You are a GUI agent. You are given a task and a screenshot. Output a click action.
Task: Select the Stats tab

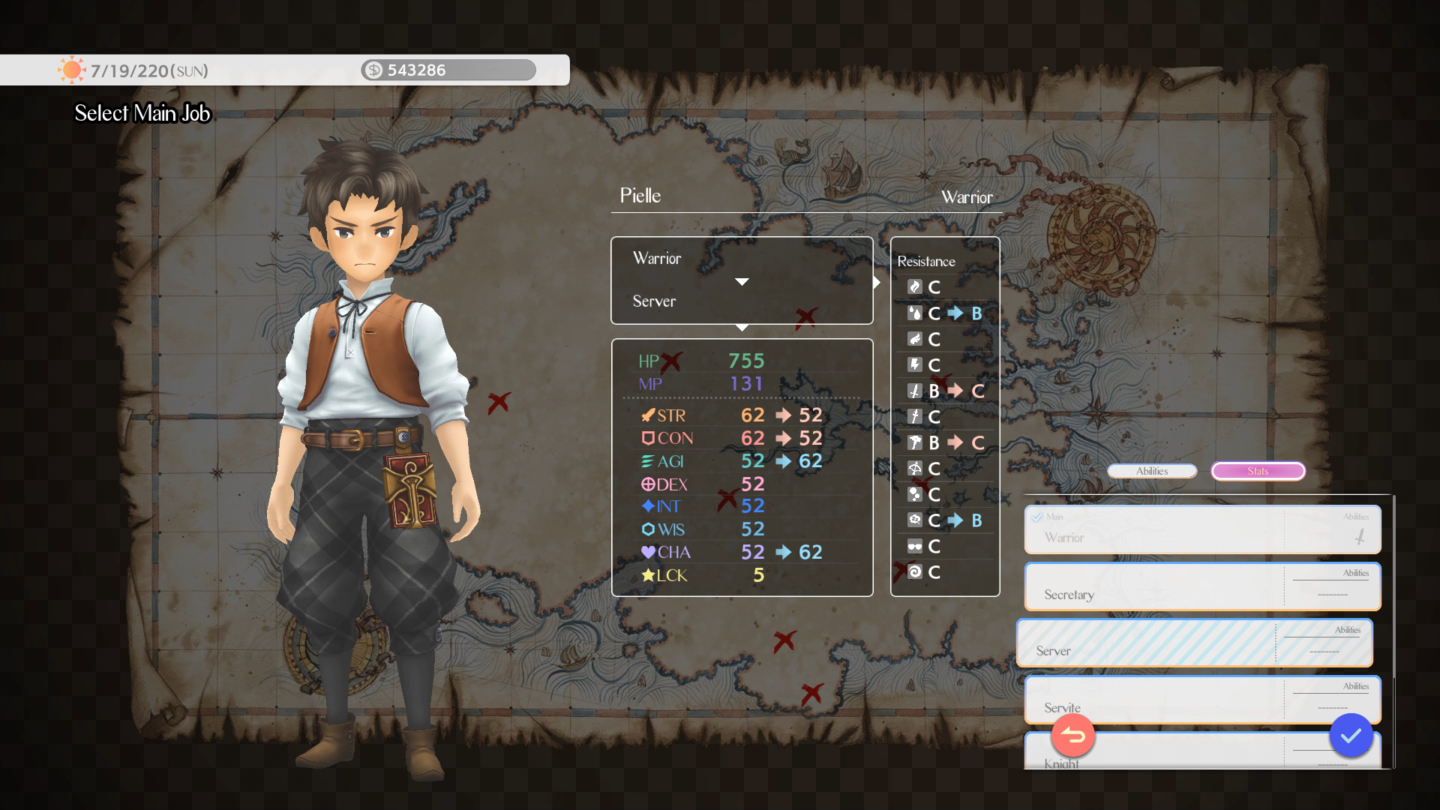[1258, 470]
